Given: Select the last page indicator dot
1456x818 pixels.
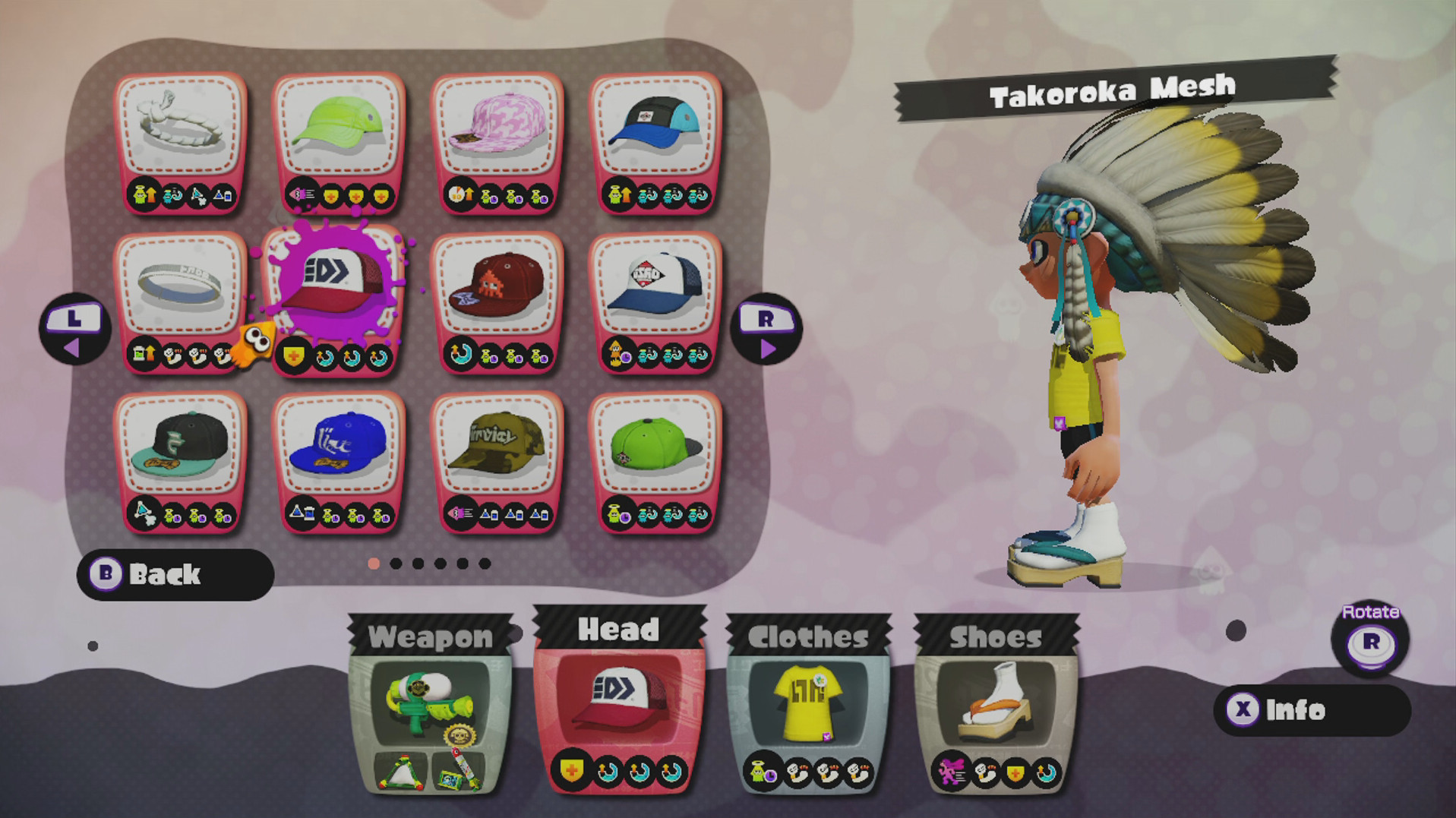Looking at the screenshot, I should pos(484,563).
